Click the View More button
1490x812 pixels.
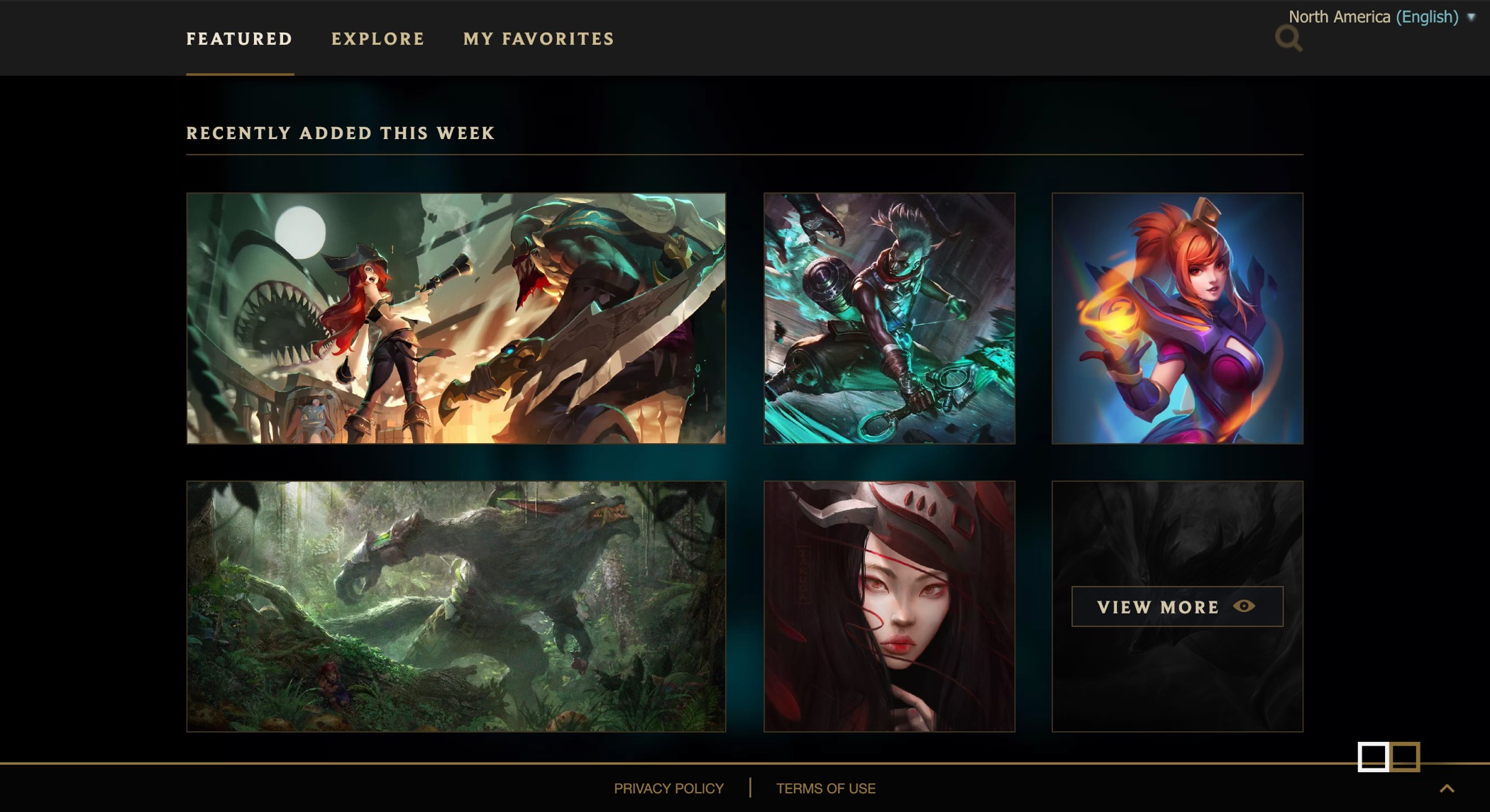(x=1177, y=606)
